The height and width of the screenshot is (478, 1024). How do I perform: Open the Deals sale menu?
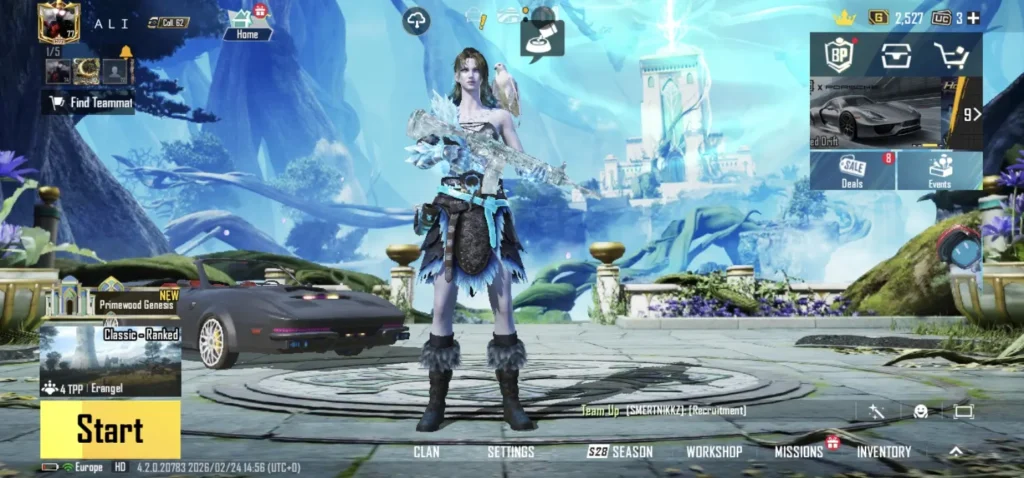pyautogui.click(x=853, y=170)
